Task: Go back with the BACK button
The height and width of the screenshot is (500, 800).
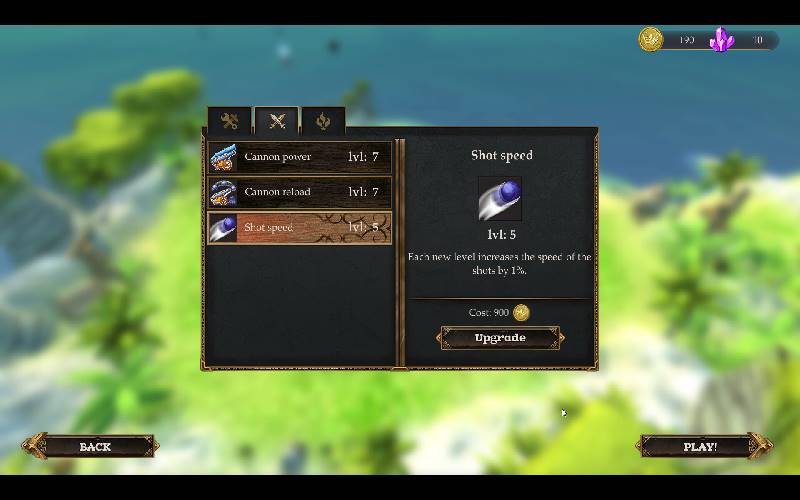Action: click(x=94, y=446)
